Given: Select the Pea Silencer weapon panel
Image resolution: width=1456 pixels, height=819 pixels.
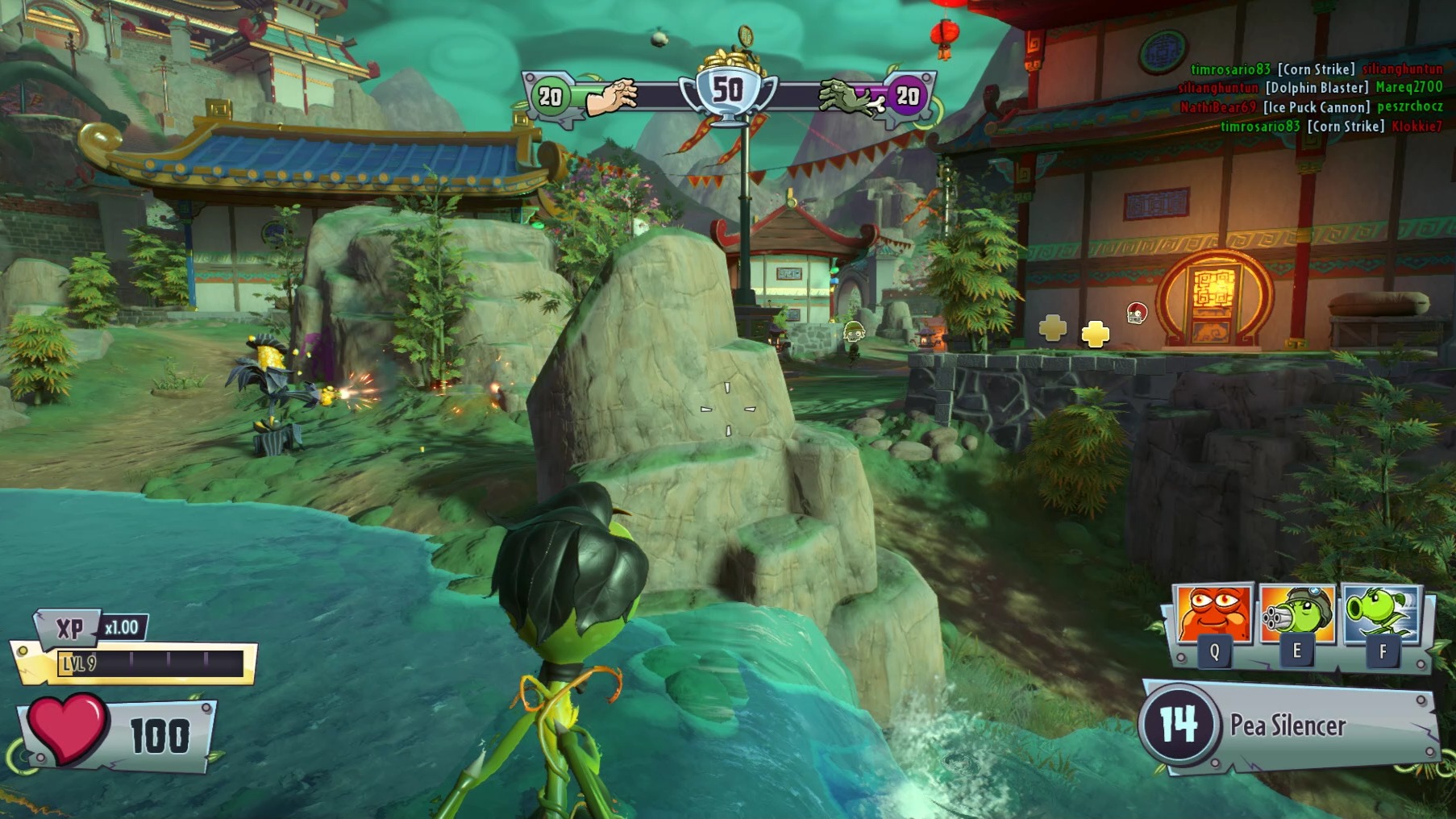Looking at the screenshot, I should pyautogui.click(x=1288, y=725).
